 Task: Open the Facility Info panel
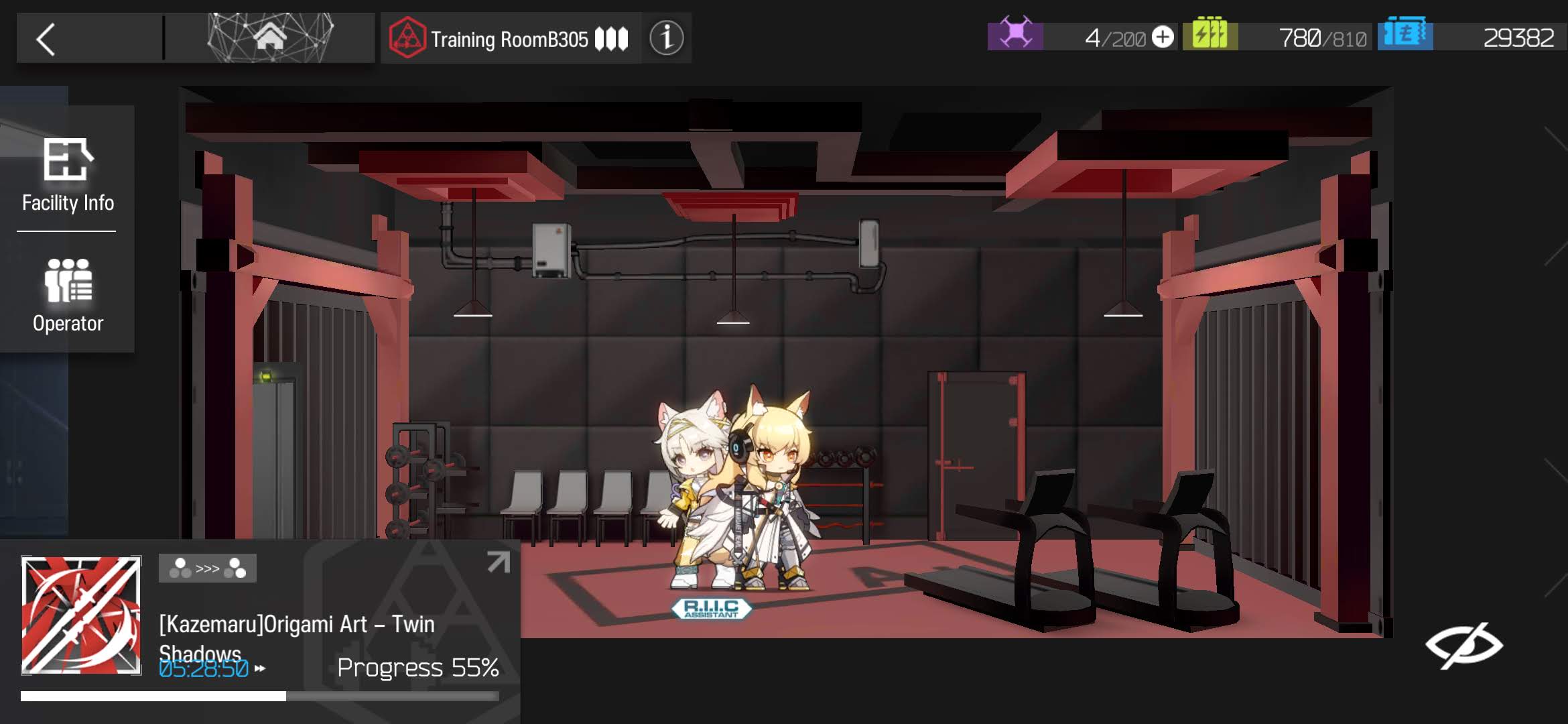[68, 174]
